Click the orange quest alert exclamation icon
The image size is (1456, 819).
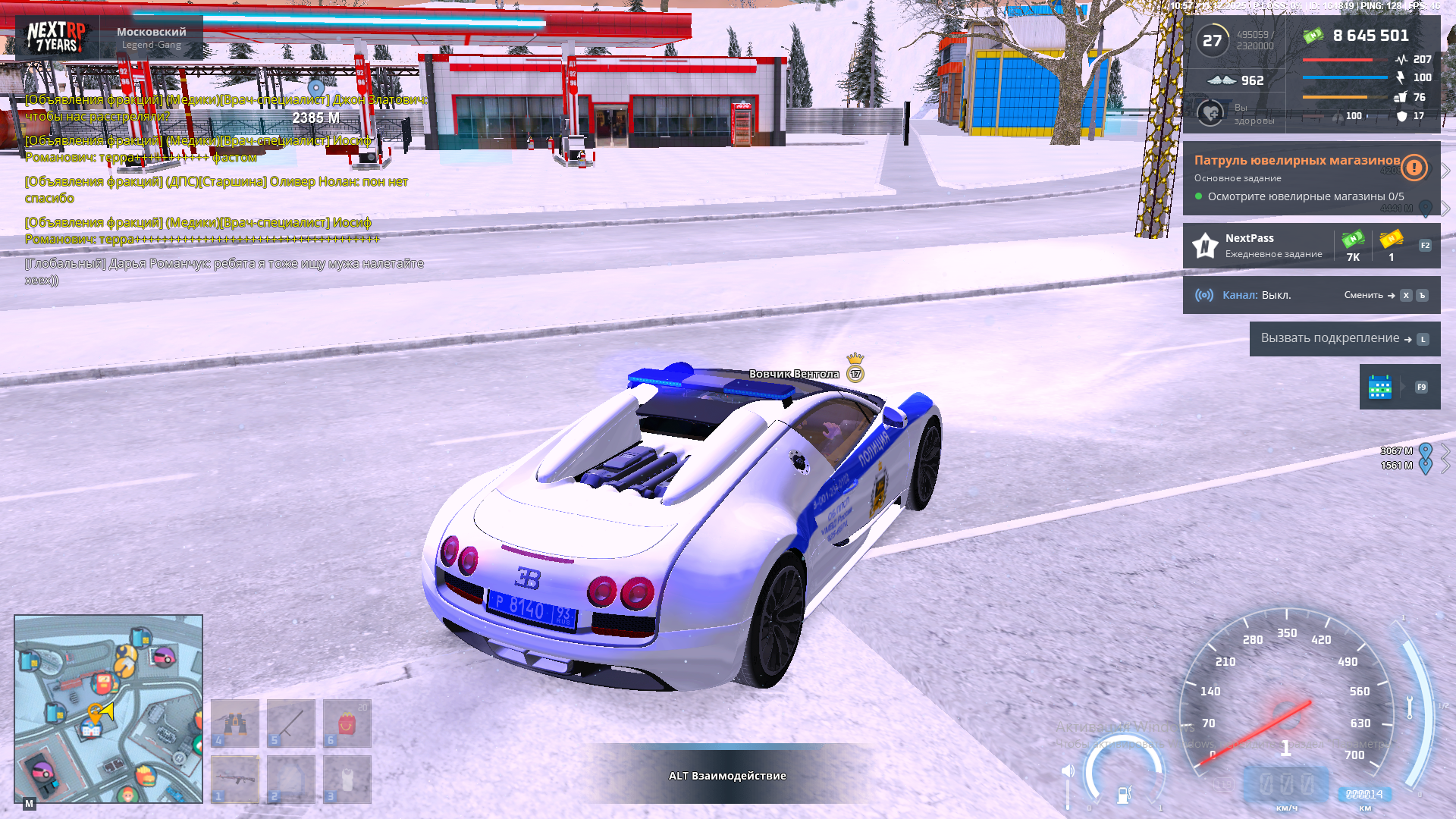1414,168
